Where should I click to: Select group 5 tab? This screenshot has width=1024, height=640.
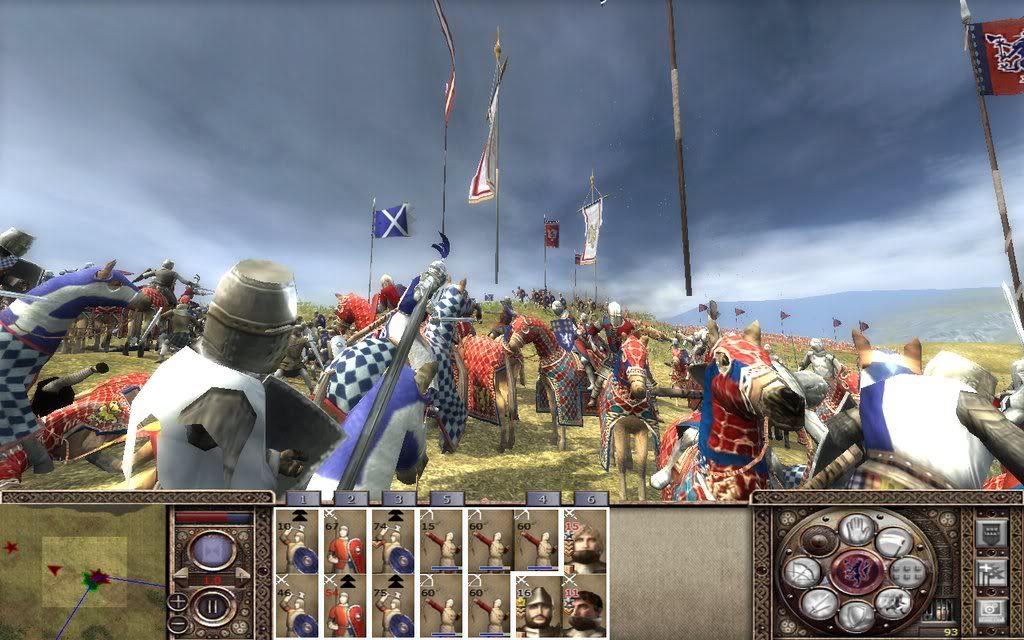tap(446, 498)
